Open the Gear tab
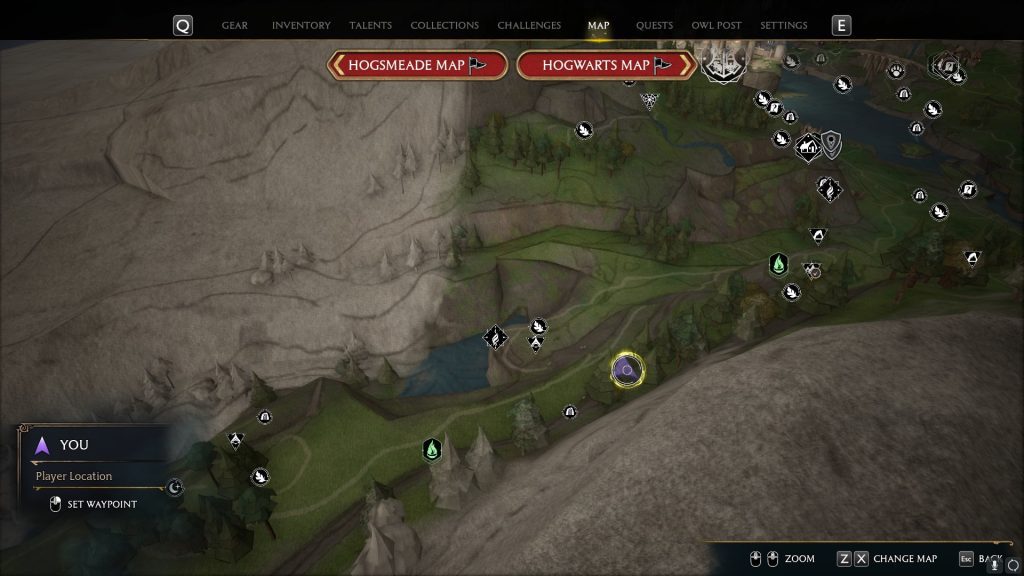This screenshot has width=1024, height=576. coord(234,25)
